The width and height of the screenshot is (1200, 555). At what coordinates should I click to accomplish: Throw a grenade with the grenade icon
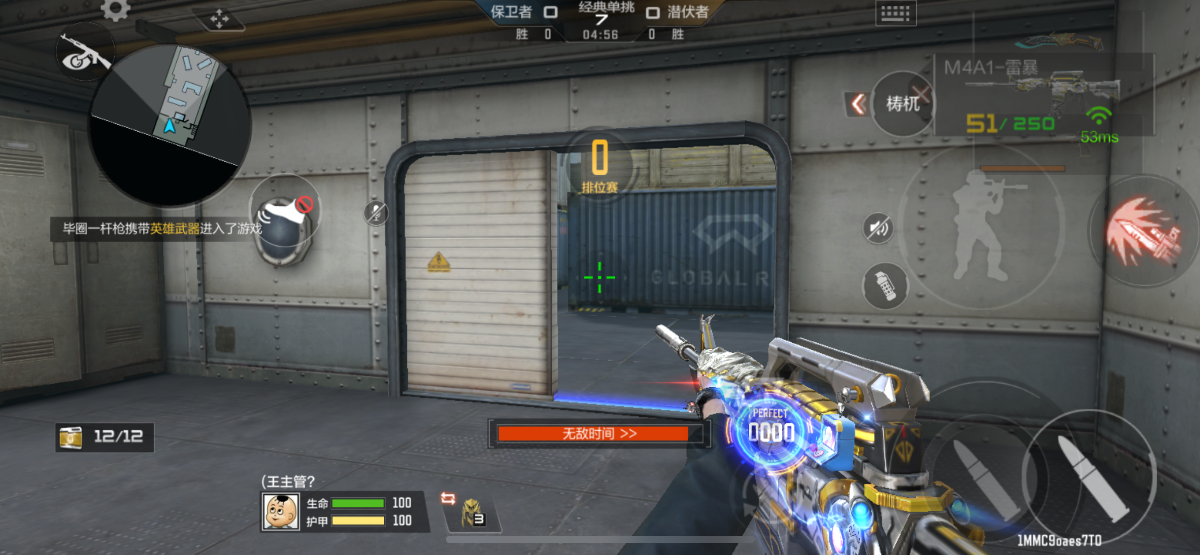pyautogui.click(x=884, y=286)
